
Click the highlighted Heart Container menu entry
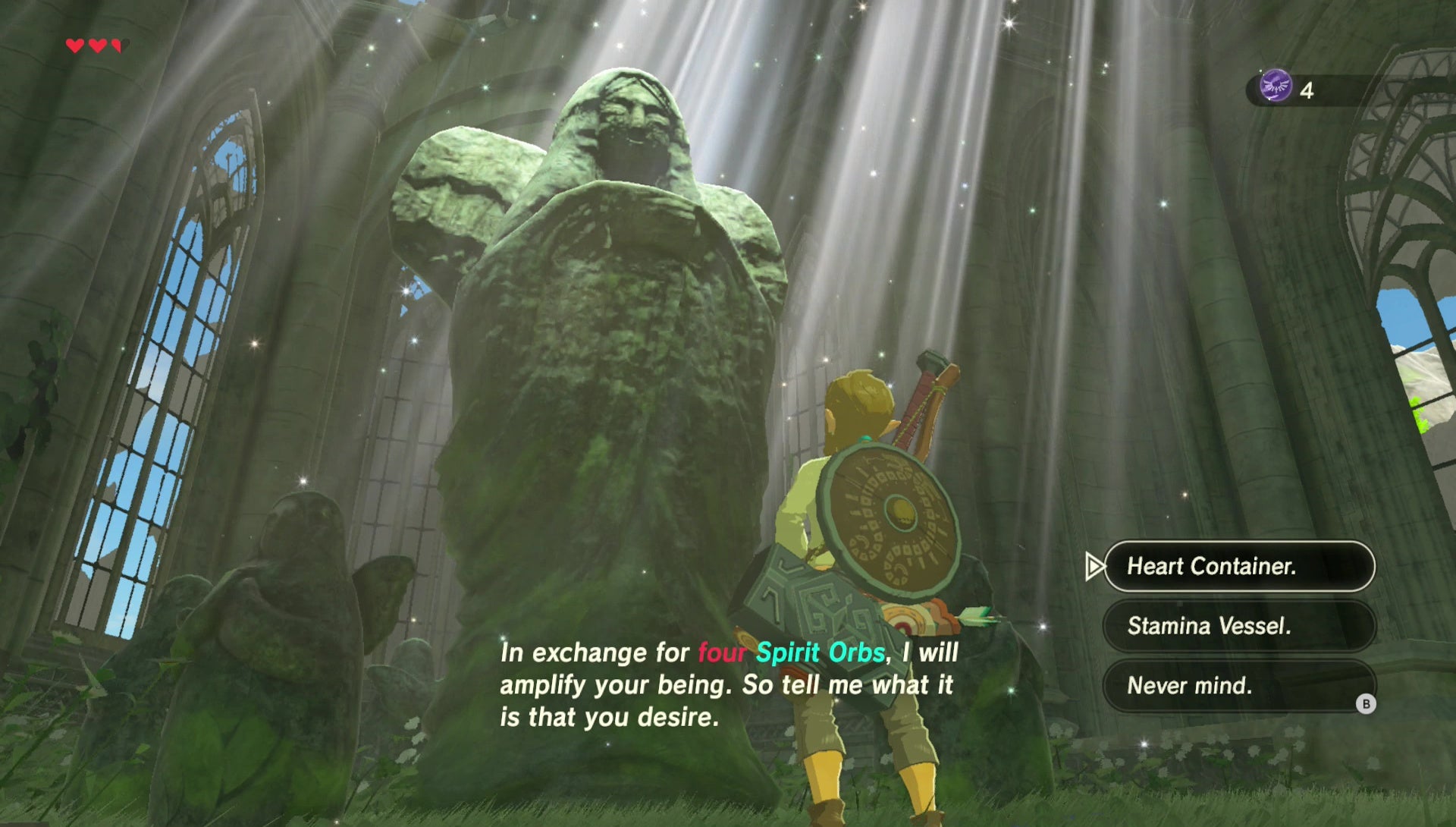pyautogui.click(x=1244, y=567)
